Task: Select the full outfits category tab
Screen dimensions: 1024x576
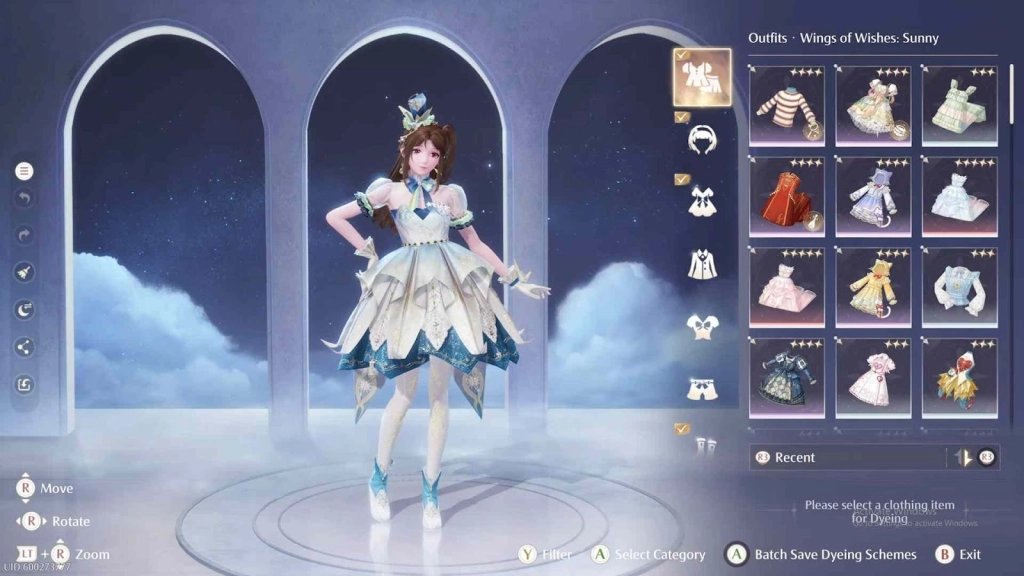Action: (x=702, y=77)
